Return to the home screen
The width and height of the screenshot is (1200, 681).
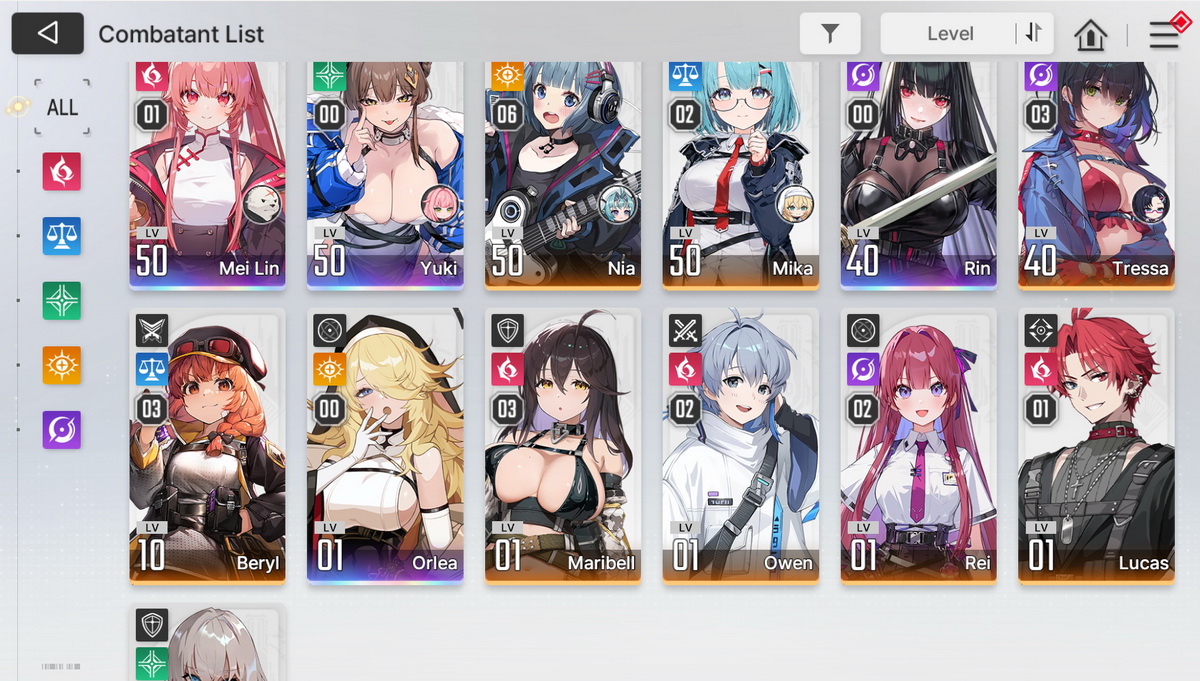[x=1090, y=35]
